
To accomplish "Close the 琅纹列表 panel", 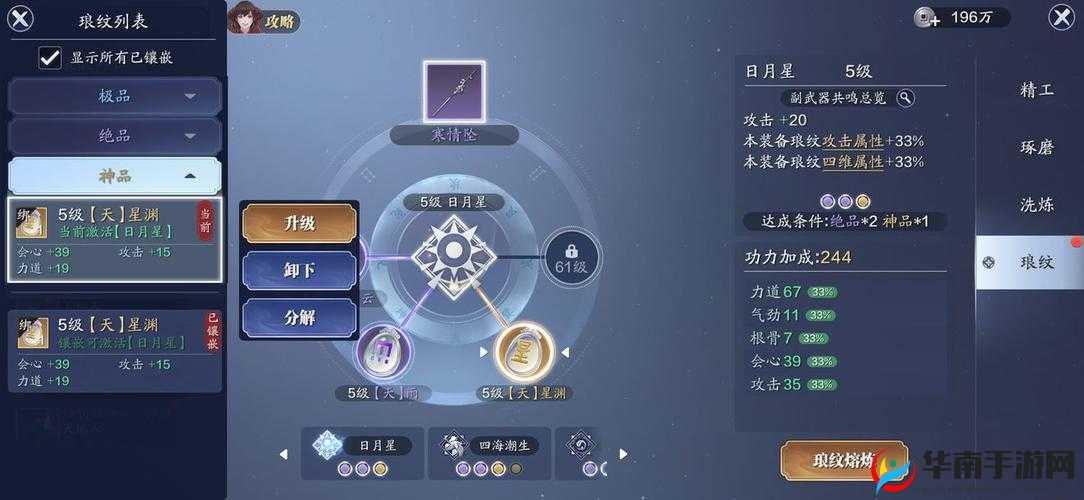I will 20,18.
